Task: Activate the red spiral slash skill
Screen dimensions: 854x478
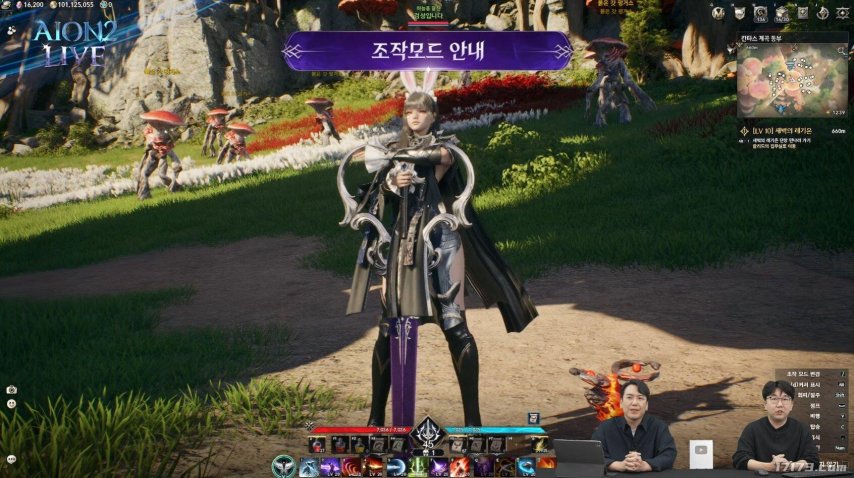Action: pos(350,466)
